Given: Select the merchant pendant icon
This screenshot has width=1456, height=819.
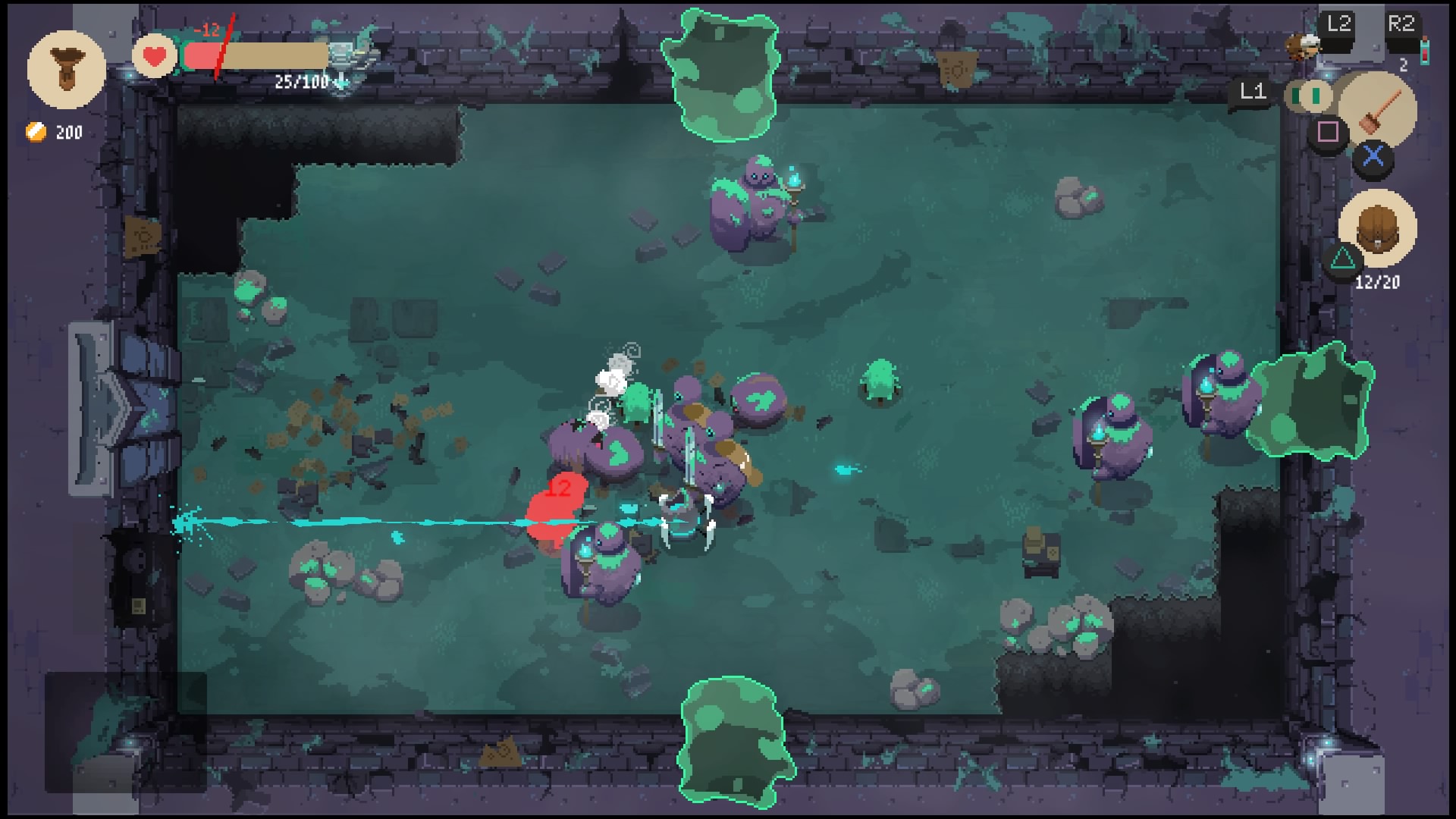Looking at the screenshot, I should [x=66, y=70].
